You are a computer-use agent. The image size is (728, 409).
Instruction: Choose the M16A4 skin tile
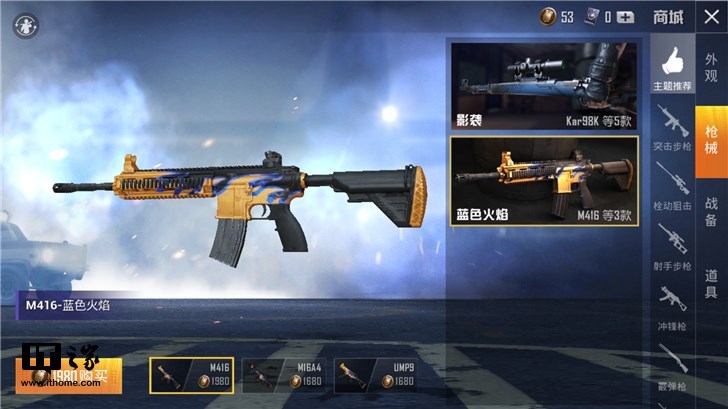[x=284, y=375]
